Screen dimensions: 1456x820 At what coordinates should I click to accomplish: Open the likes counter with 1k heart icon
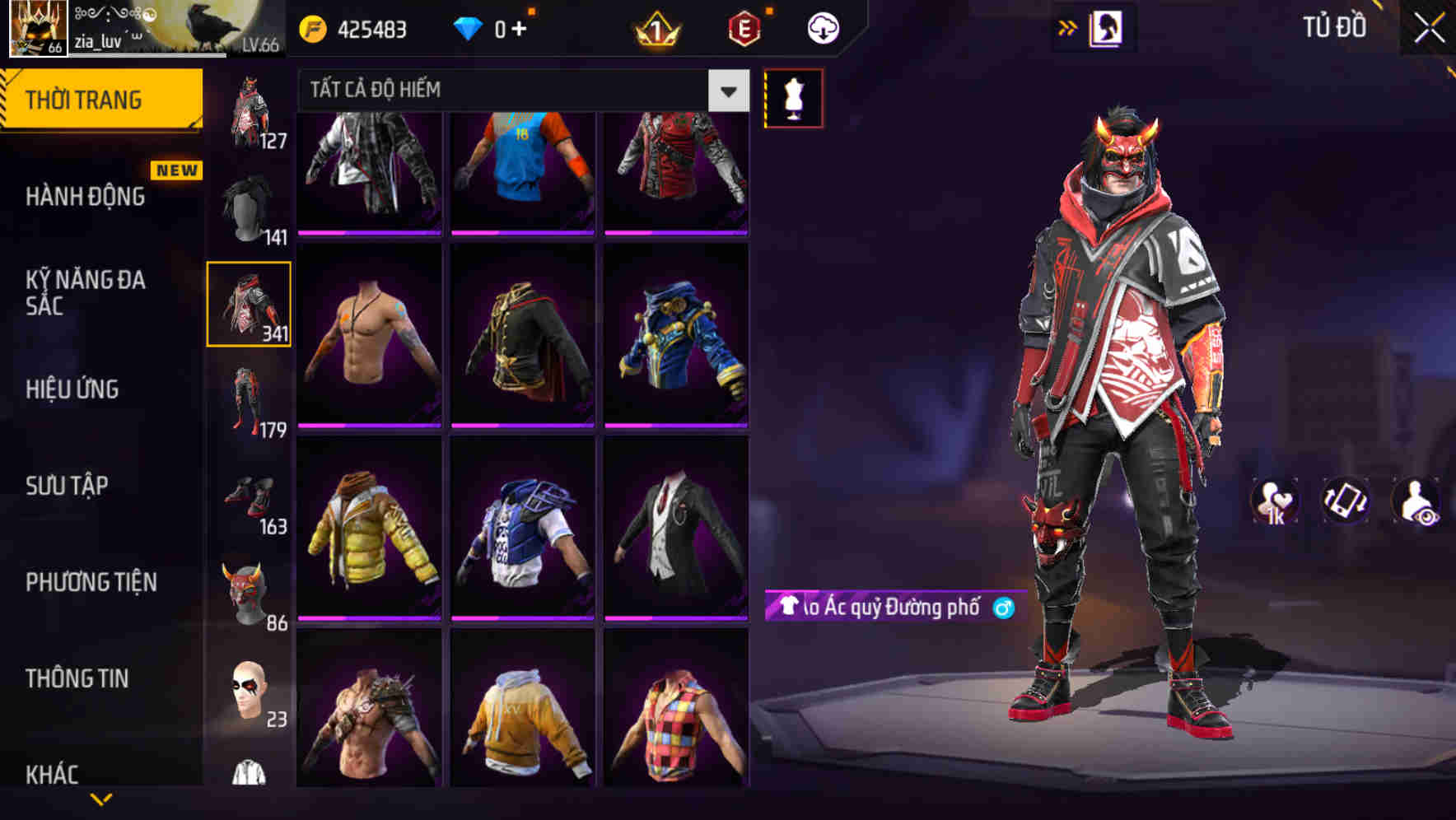point(1272,501)
